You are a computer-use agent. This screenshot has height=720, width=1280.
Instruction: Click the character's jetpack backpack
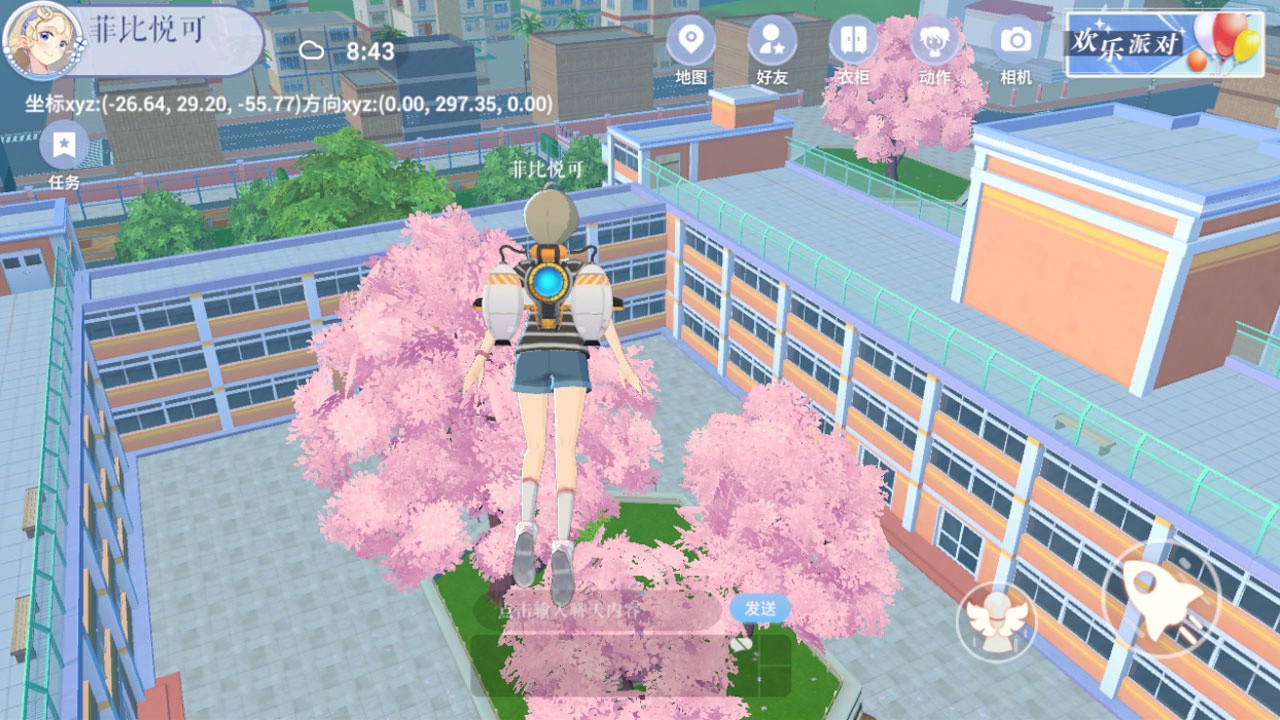(x=548, y=290)
